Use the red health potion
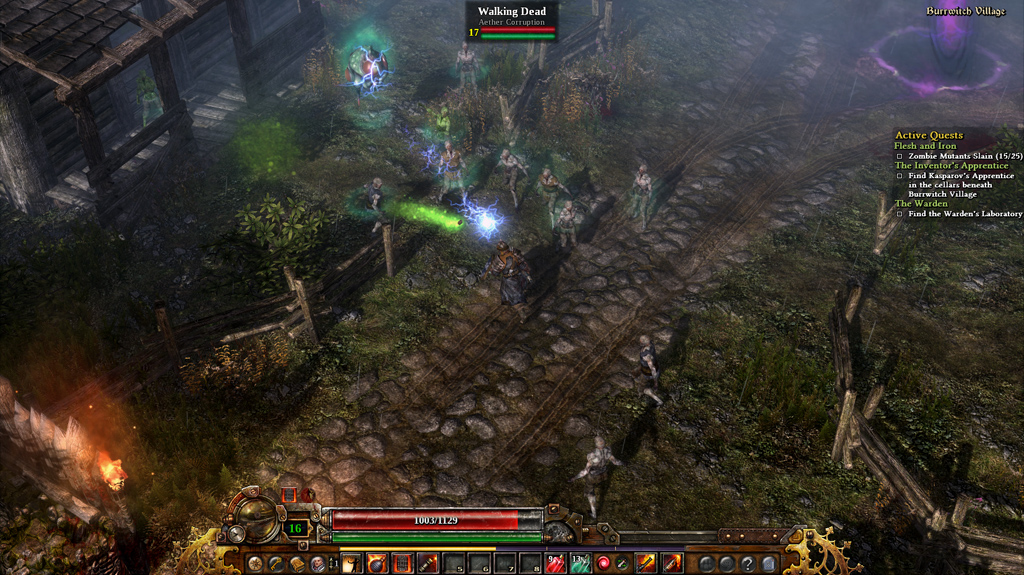This screenshot has width=1024, height=575. pos(556,564)
